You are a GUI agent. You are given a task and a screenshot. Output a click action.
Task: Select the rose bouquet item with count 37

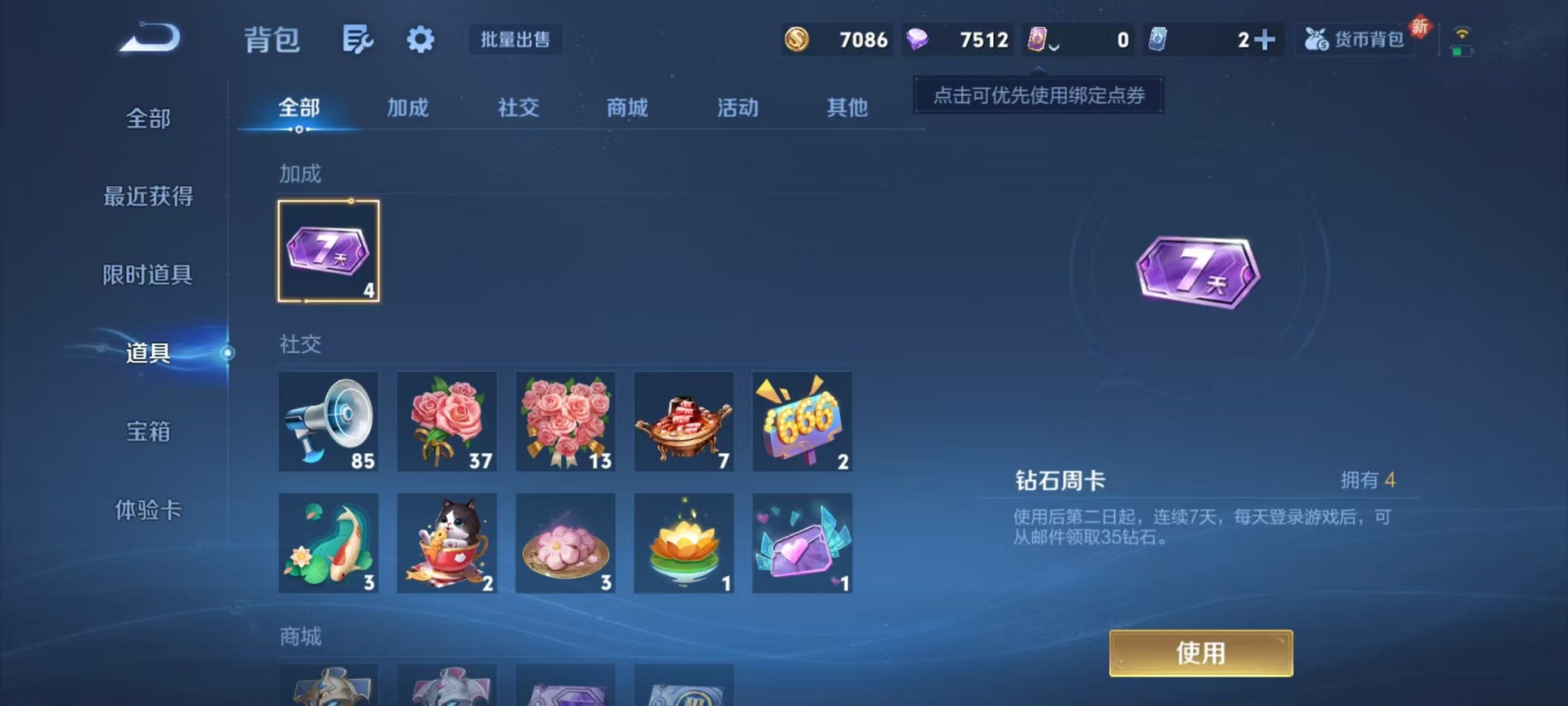point(447,421)
